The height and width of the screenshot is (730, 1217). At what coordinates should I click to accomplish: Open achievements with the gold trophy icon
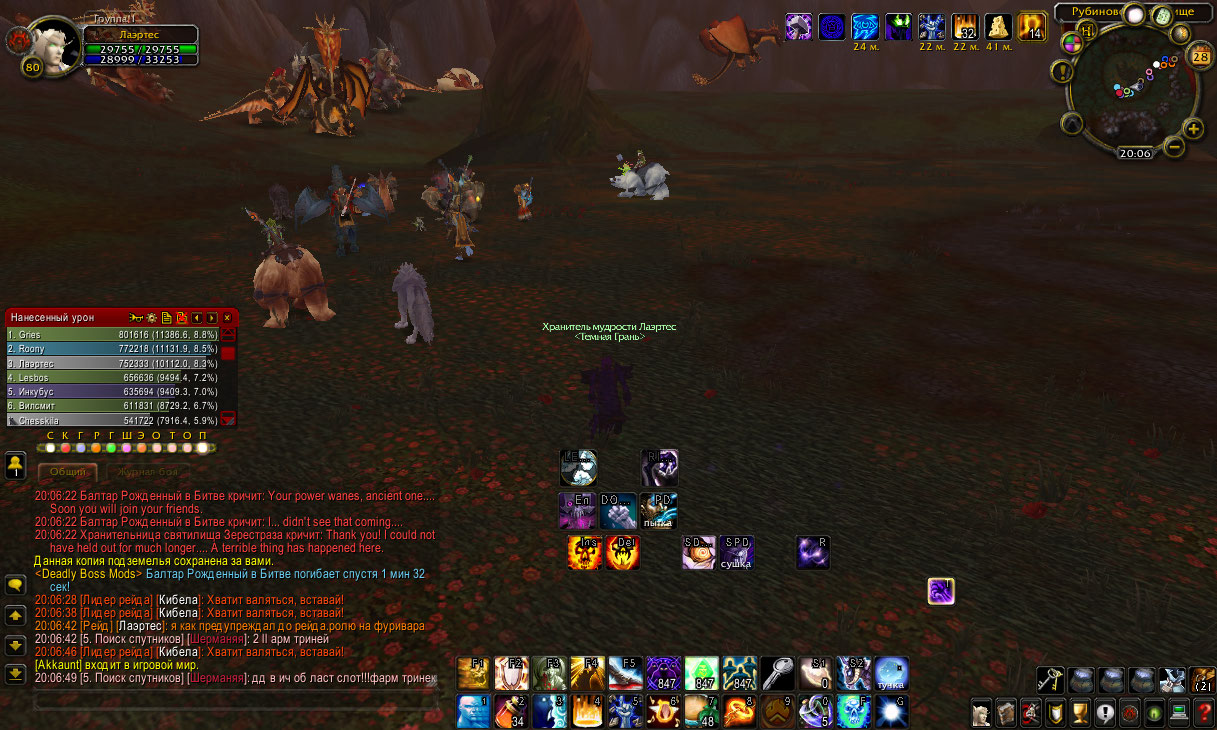click(x=1080, y=713)
